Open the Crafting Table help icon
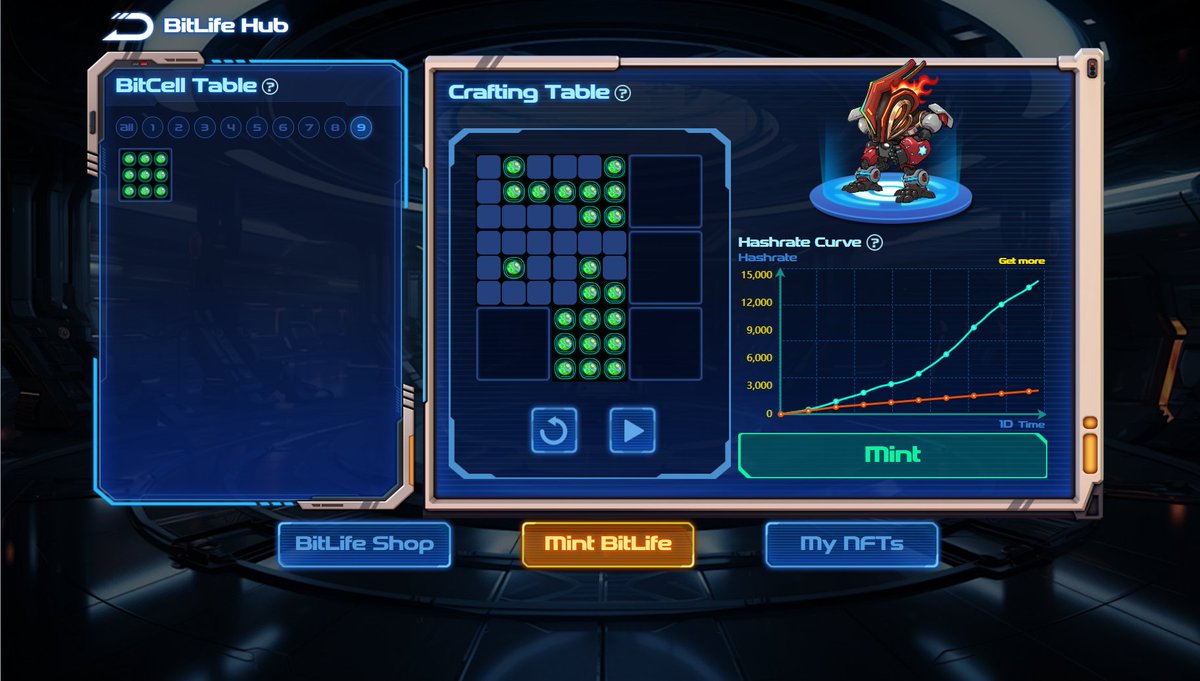This screenshot has width=1200, height=681. coord(623,93)
